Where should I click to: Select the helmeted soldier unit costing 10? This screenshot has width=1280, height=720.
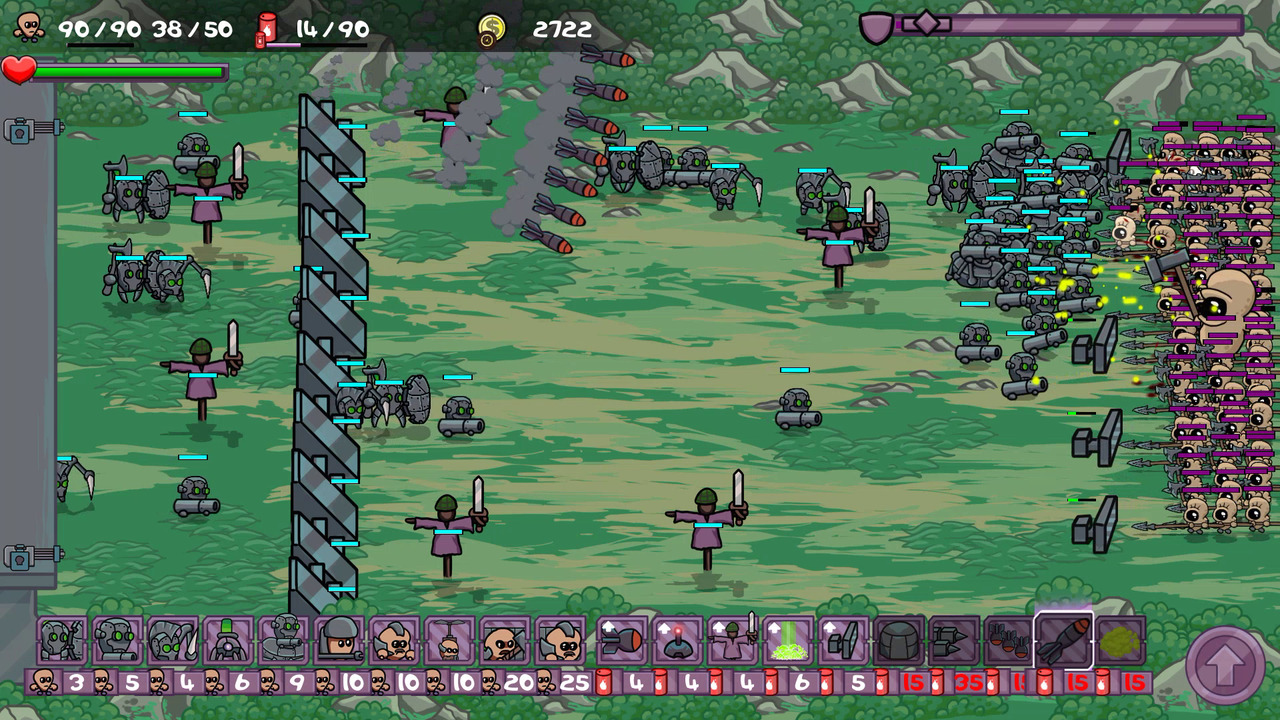(339, 640)
